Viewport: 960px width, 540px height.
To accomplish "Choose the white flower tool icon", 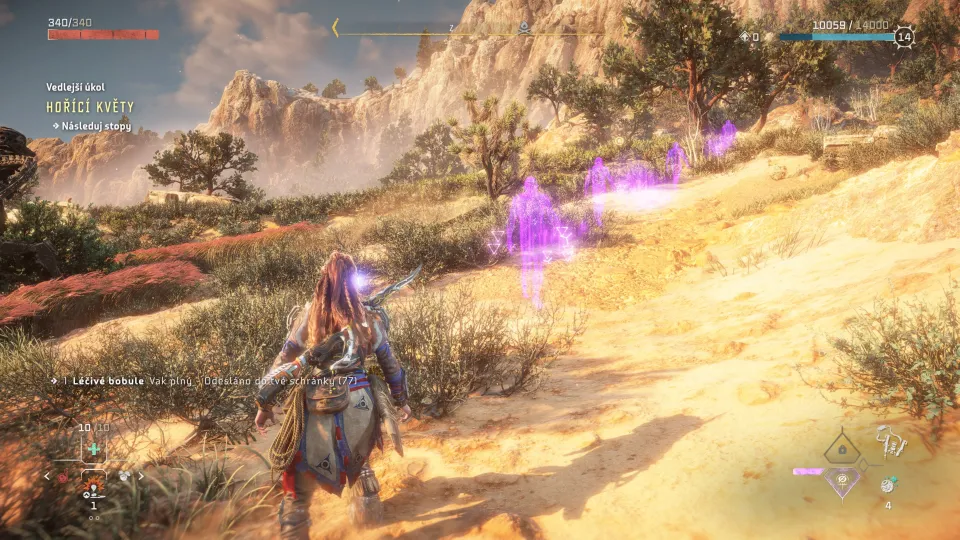I will coord(123,477).
